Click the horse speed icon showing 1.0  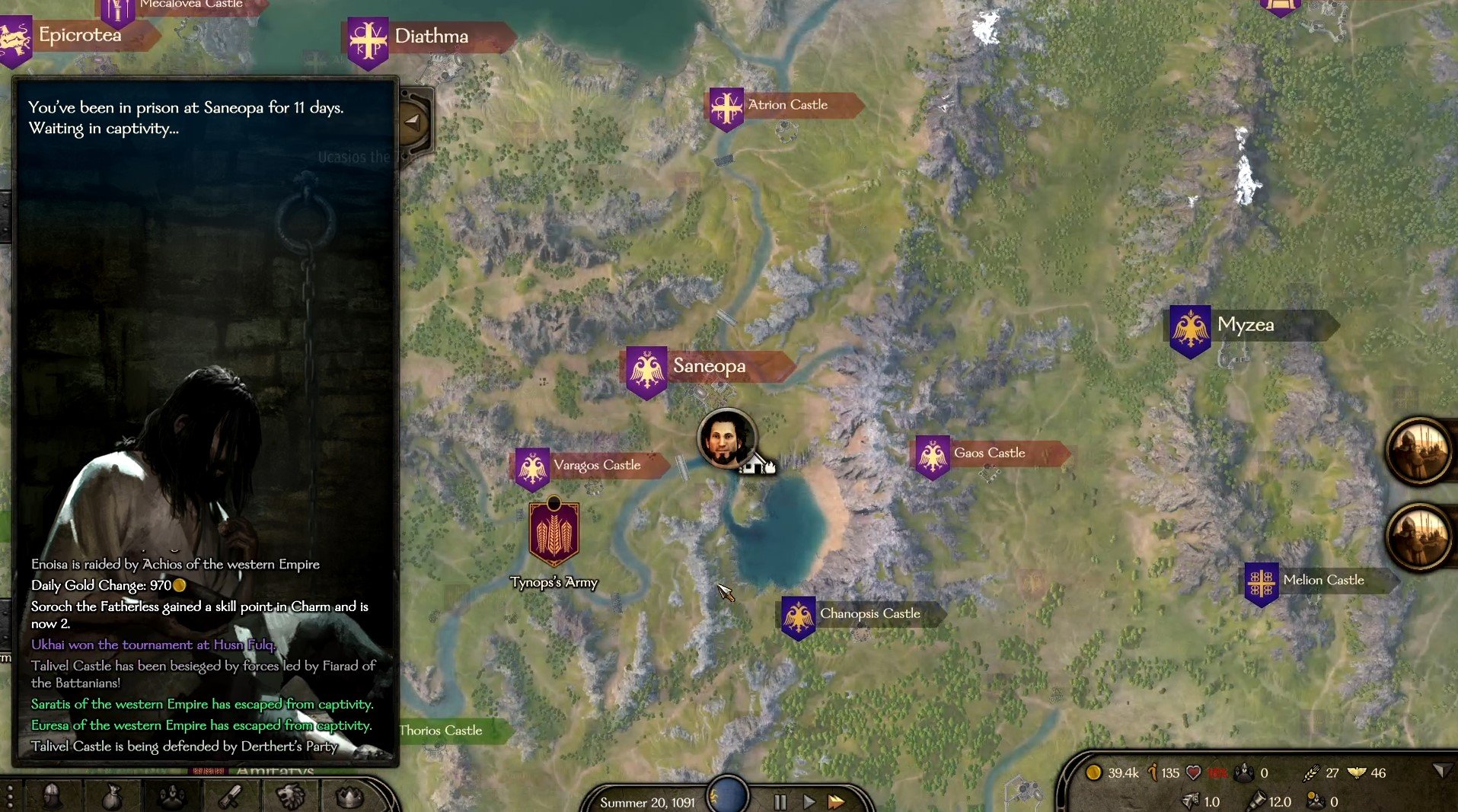click(x=1192, y=800)
